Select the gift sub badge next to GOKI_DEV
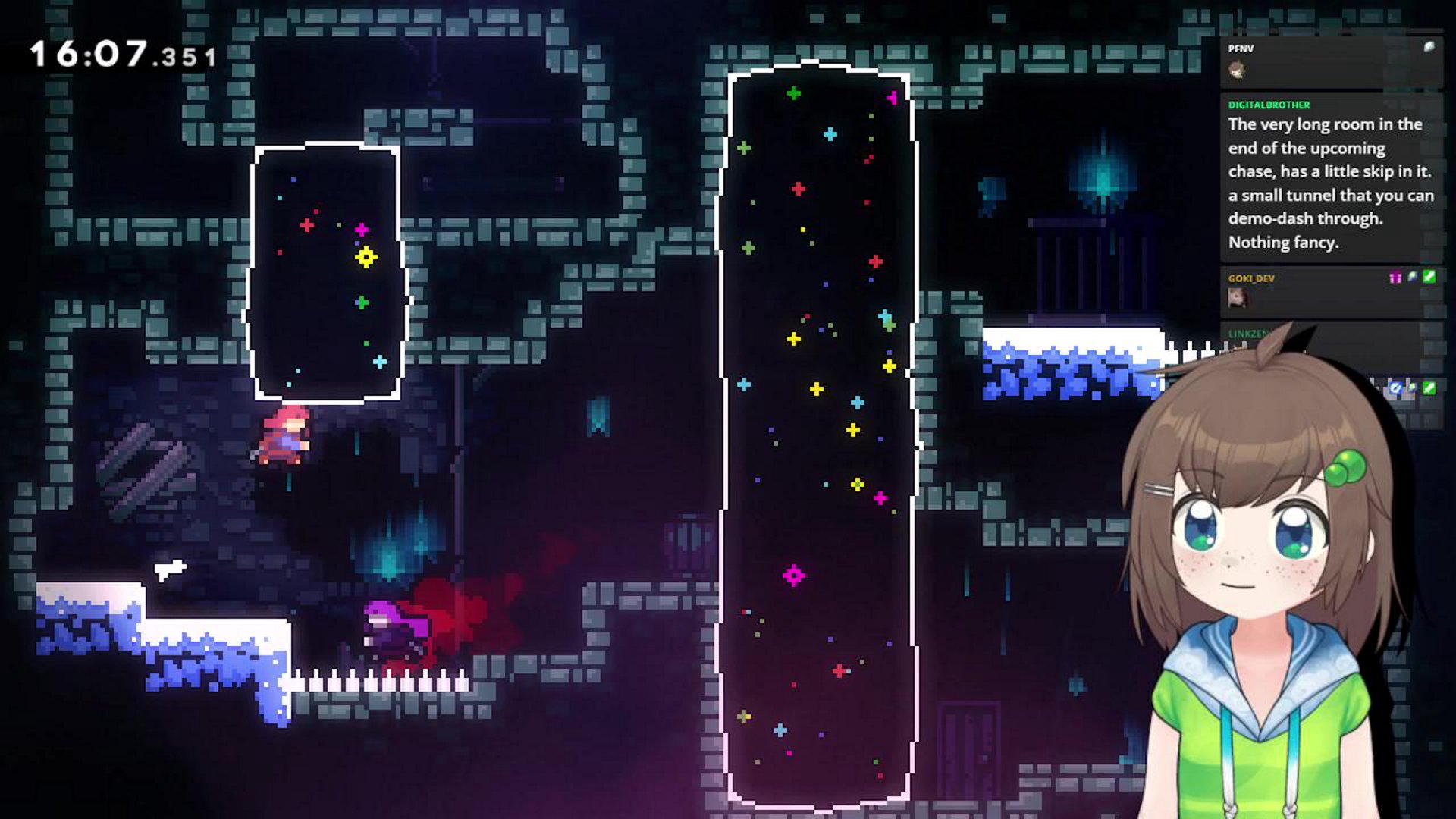 [1394, 278]
